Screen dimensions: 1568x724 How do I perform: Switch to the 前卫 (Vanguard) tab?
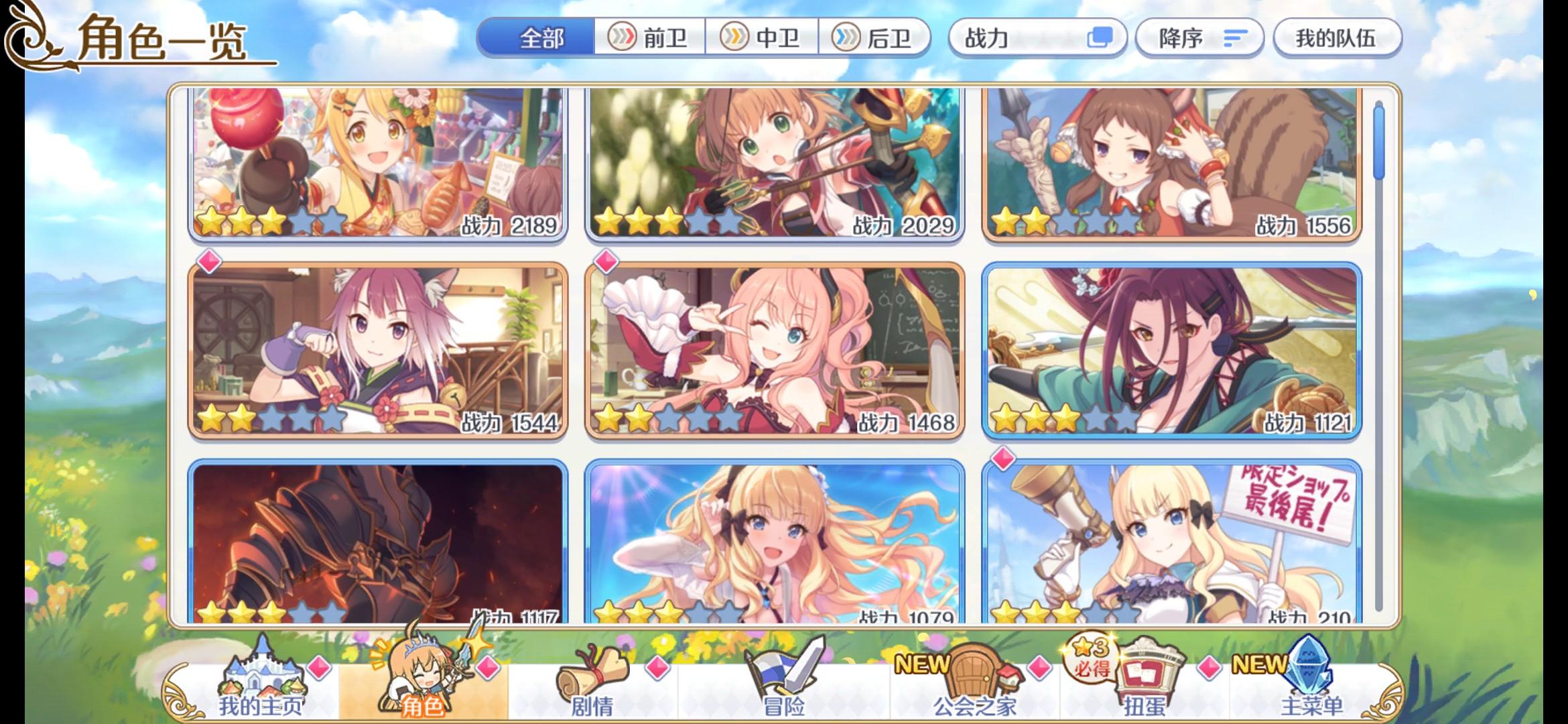[x=650, y=38]
